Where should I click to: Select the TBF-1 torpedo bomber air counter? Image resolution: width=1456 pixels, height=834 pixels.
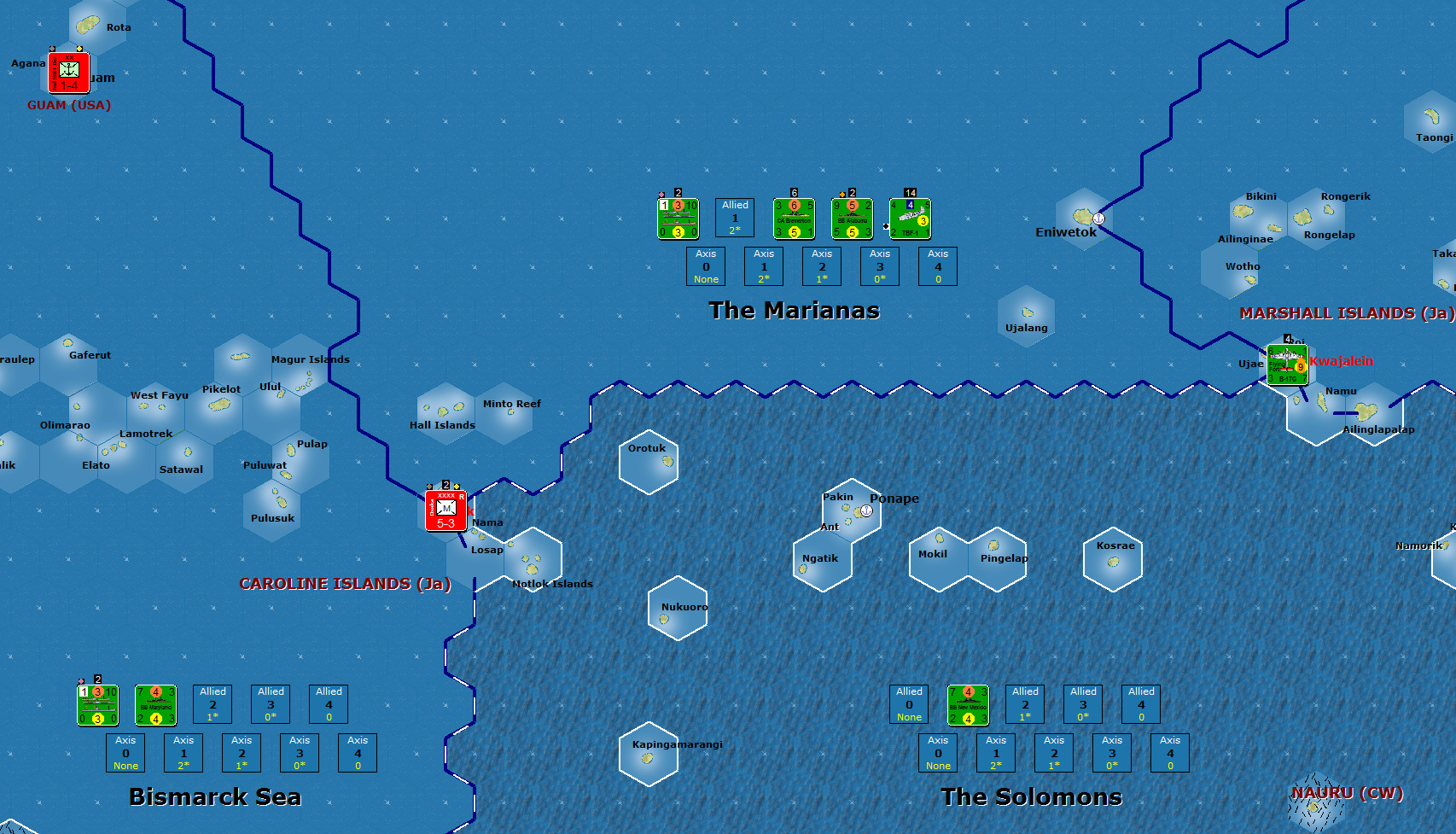[910, 220]
